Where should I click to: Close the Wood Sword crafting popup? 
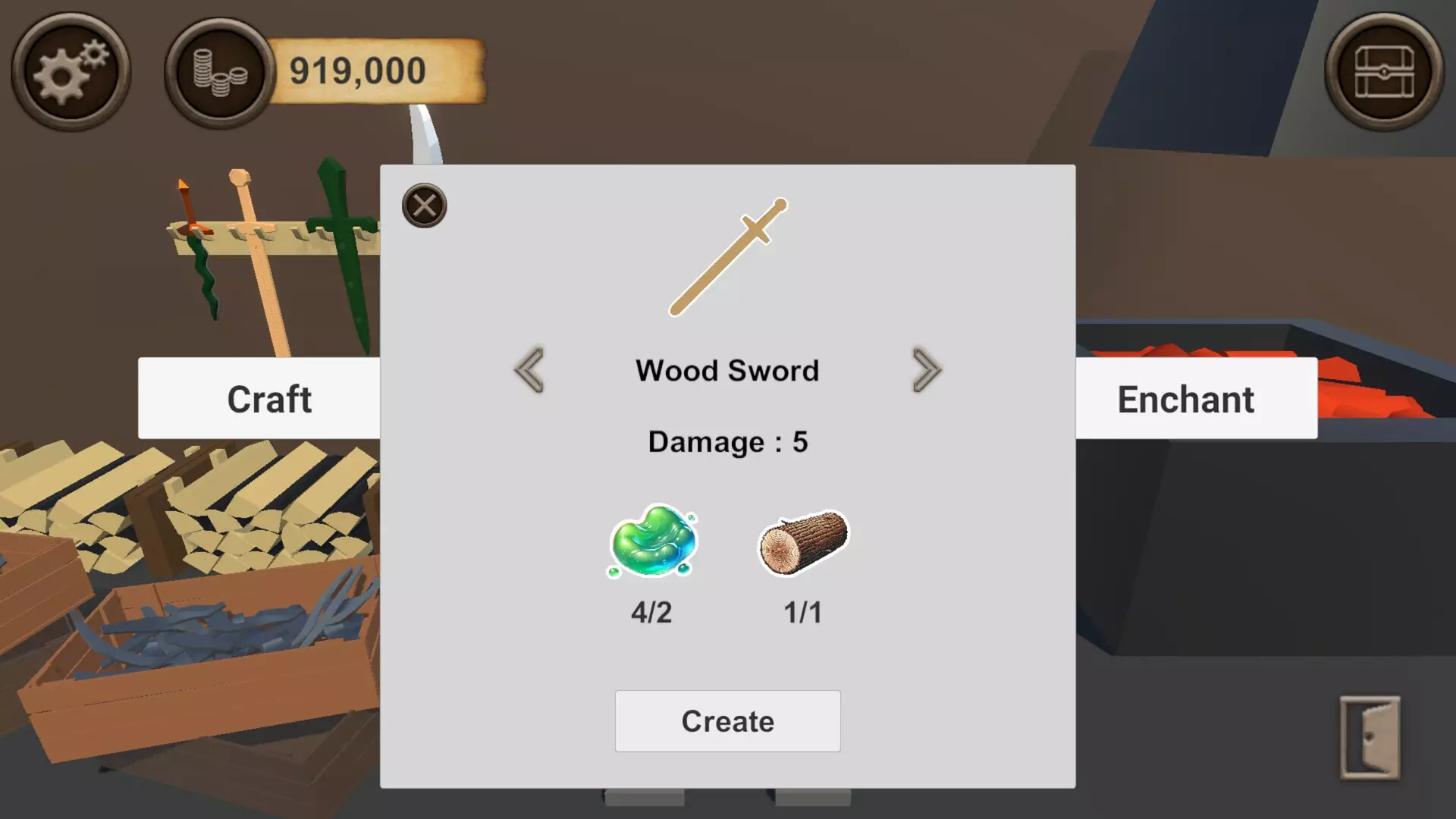[425, 206]
